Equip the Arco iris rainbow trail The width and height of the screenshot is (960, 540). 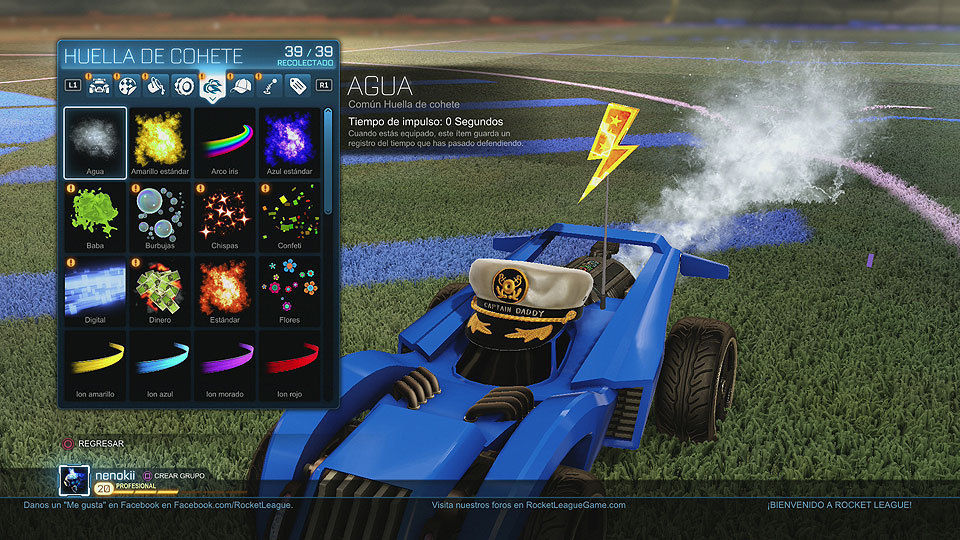[x=224, y=141]
